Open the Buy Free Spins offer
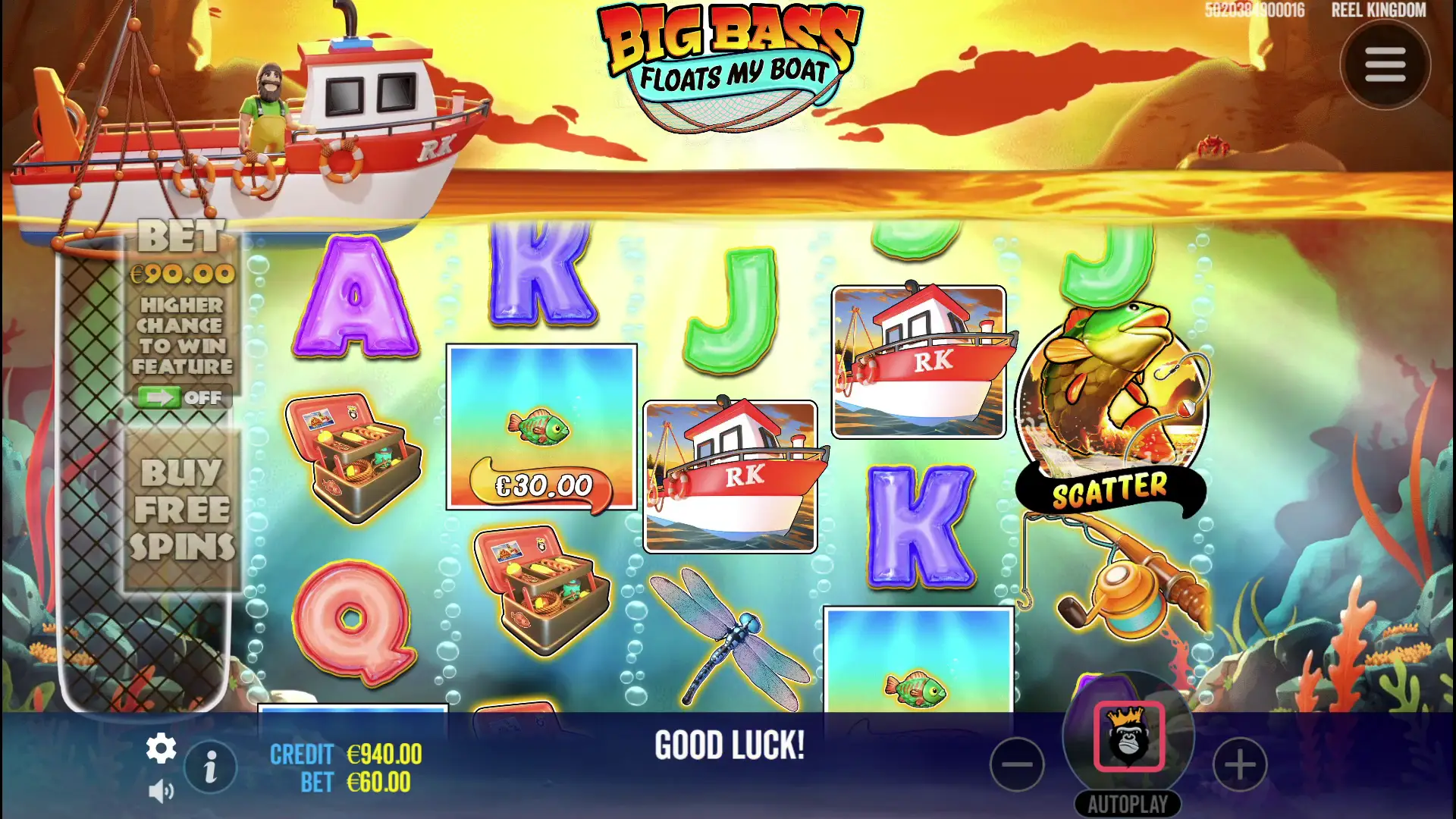 [182, 510]
